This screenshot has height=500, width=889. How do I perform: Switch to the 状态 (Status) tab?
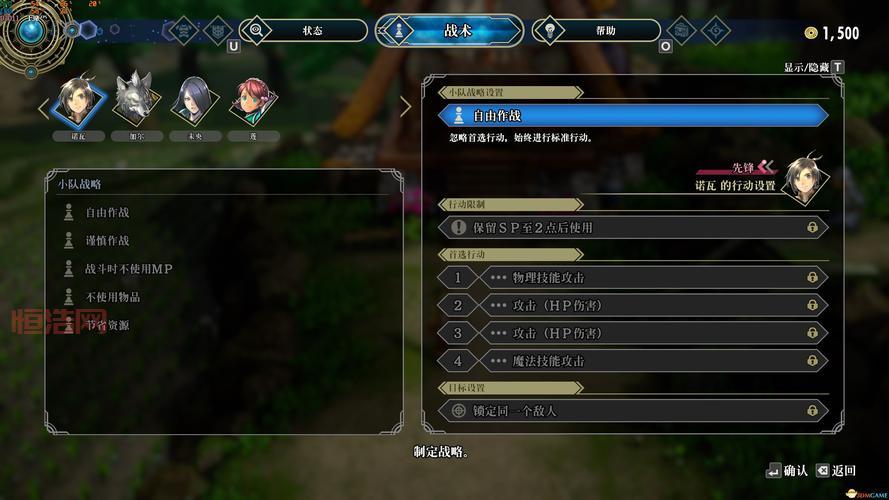click(304, 31)
